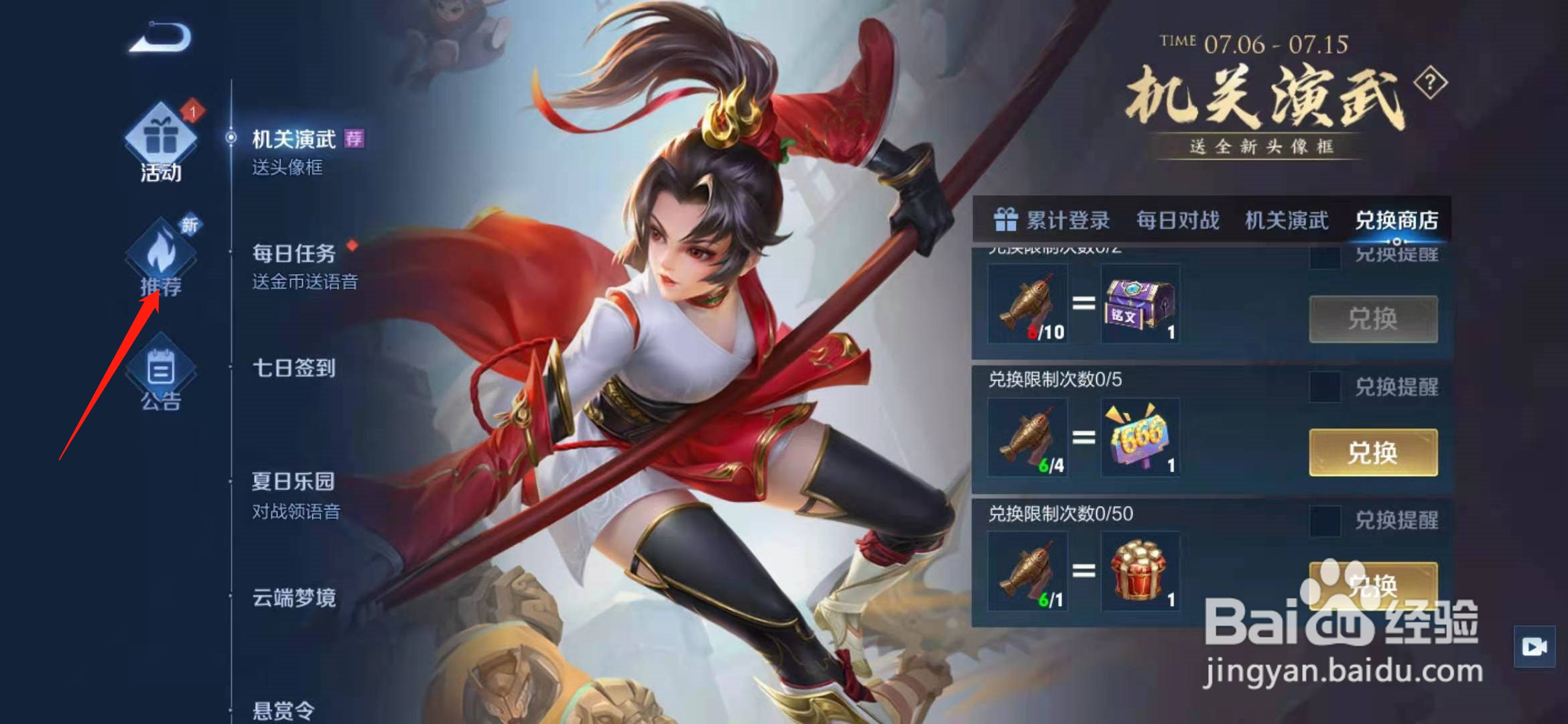Click the purple 铭文 chest reward icon
Image resolution: width=1568 pixels, height=724 pixels.
(x=1139, y=305)
